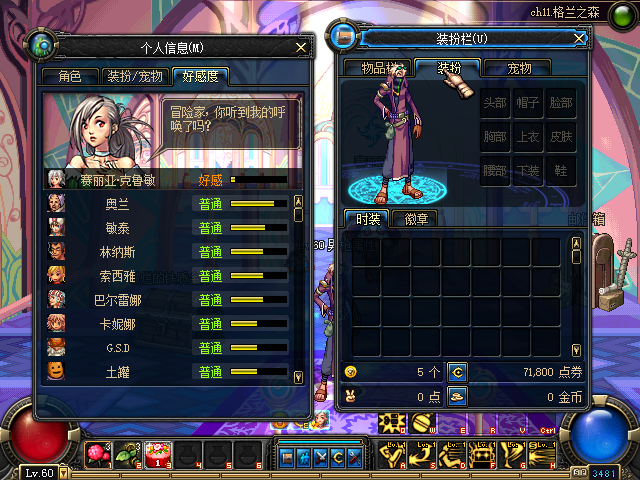Use the cake item in quick slot
The width and height of the screenshot is (640, 480).
pos(156,455)
